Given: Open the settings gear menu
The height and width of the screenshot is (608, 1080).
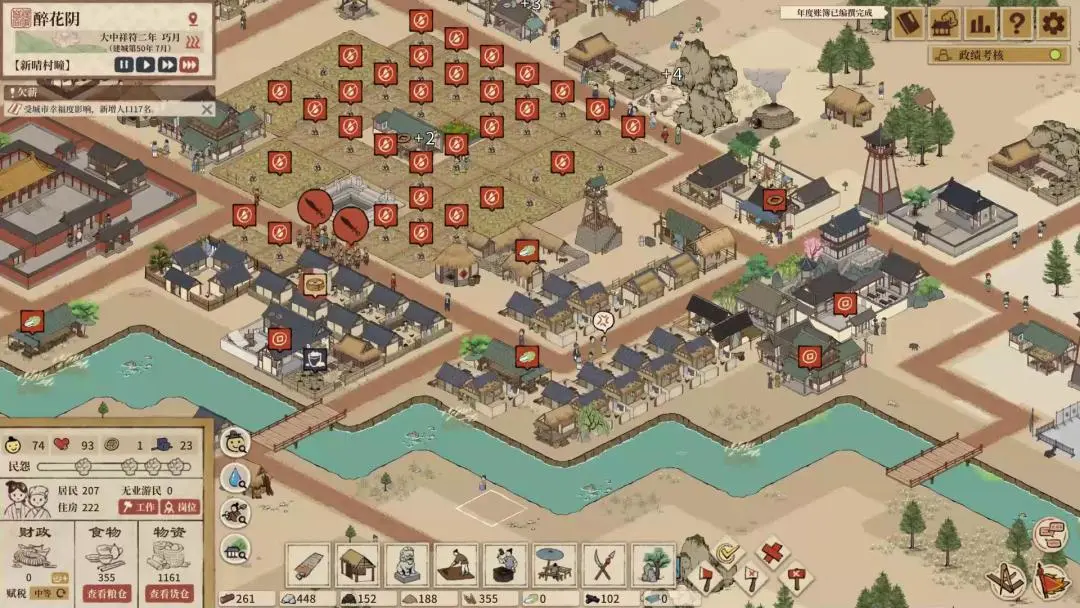Looking at the screenshot, I should [x=1052, y=23].
